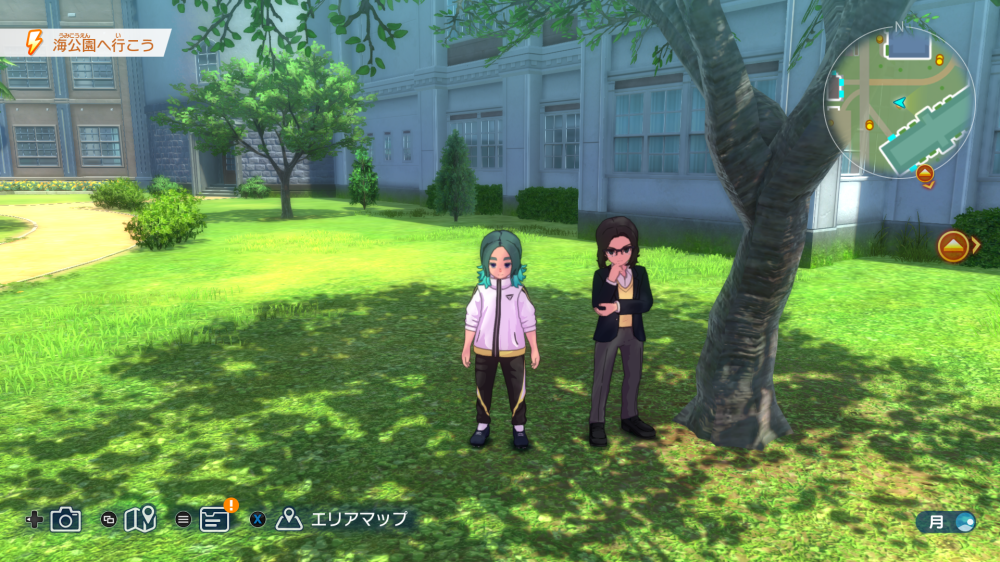Image resolution: width=1000 pixels, height=562 pixels.
Task: Open the エリアマップ area map
Action: 345,519
